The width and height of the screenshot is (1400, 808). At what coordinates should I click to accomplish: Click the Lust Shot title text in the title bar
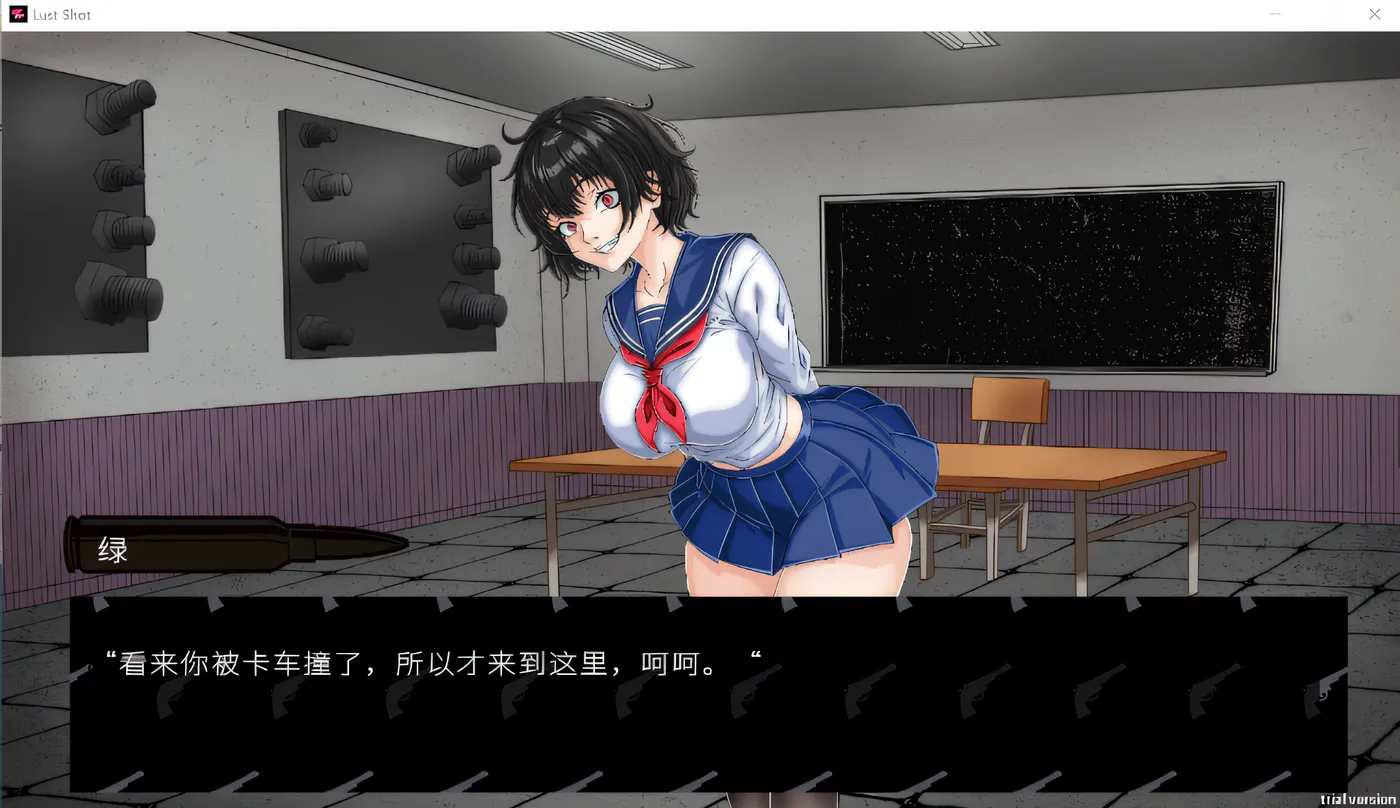(62, 14)
